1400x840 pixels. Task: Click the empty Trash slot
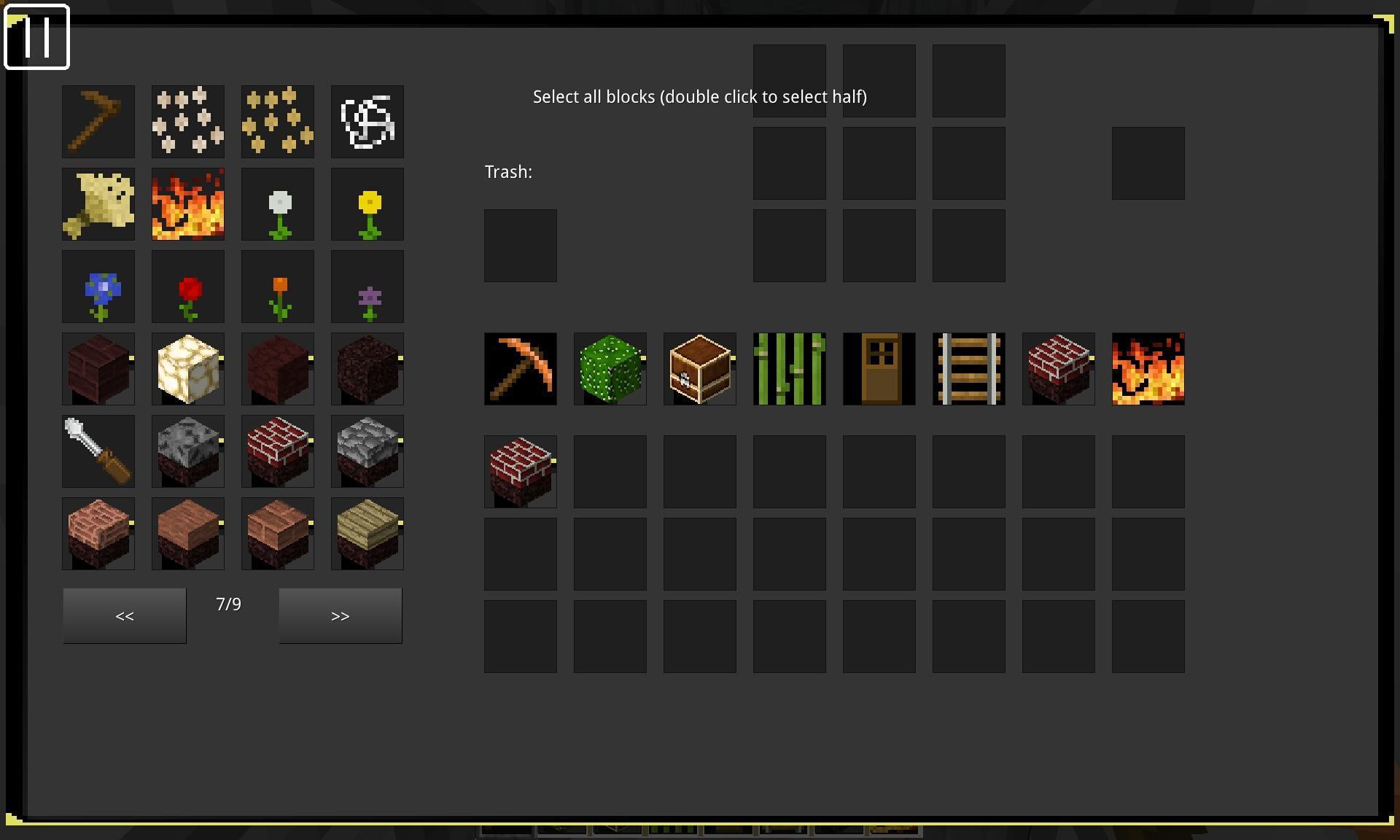click(520, 245)
